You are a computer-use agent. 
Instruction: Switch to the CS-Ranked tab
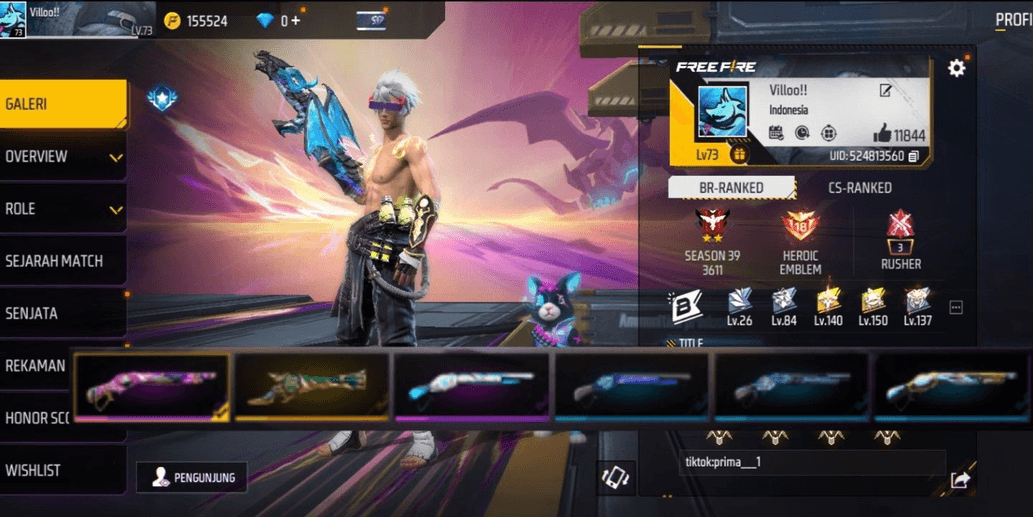pos(860,187)
